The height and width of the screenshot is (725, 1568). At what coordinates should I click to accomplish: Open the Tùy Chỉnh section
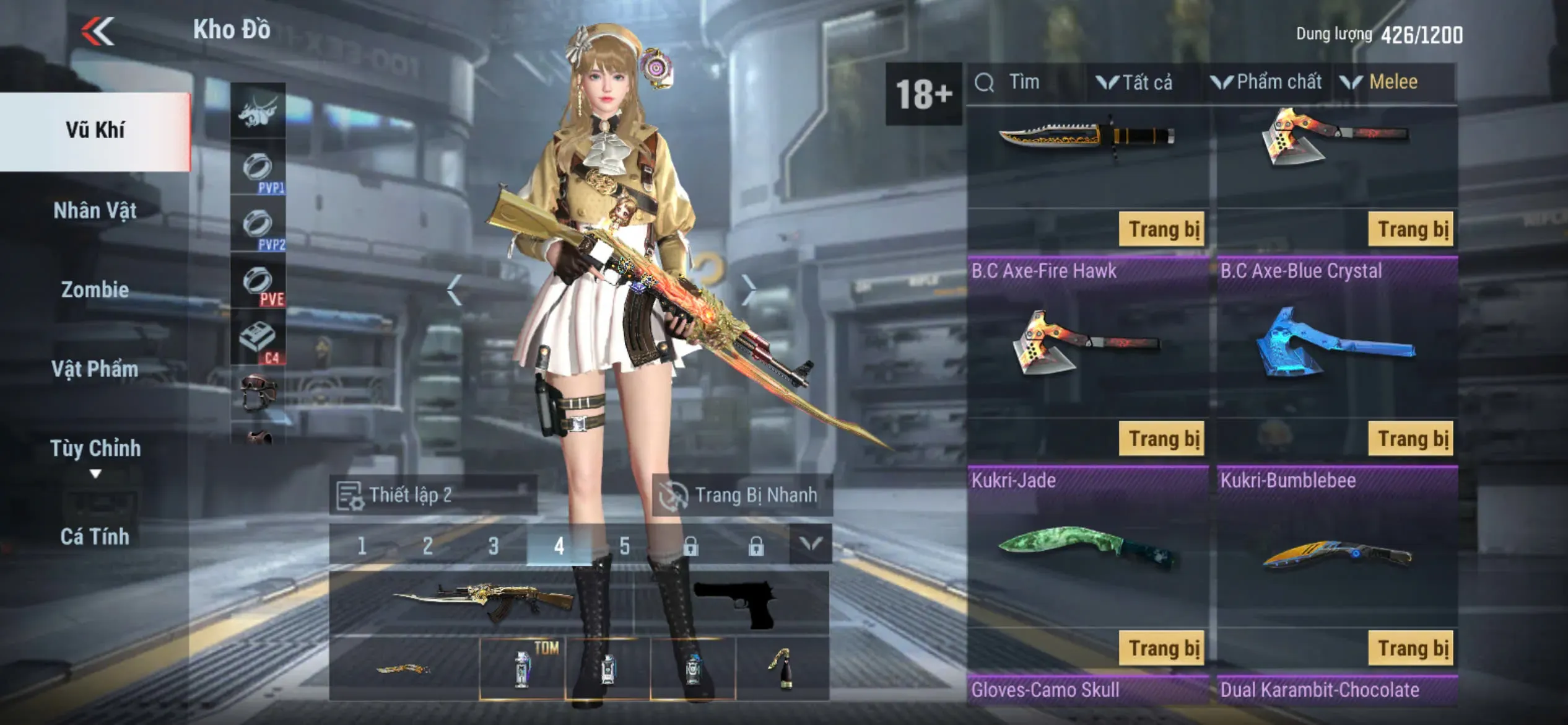coord(95,449)
